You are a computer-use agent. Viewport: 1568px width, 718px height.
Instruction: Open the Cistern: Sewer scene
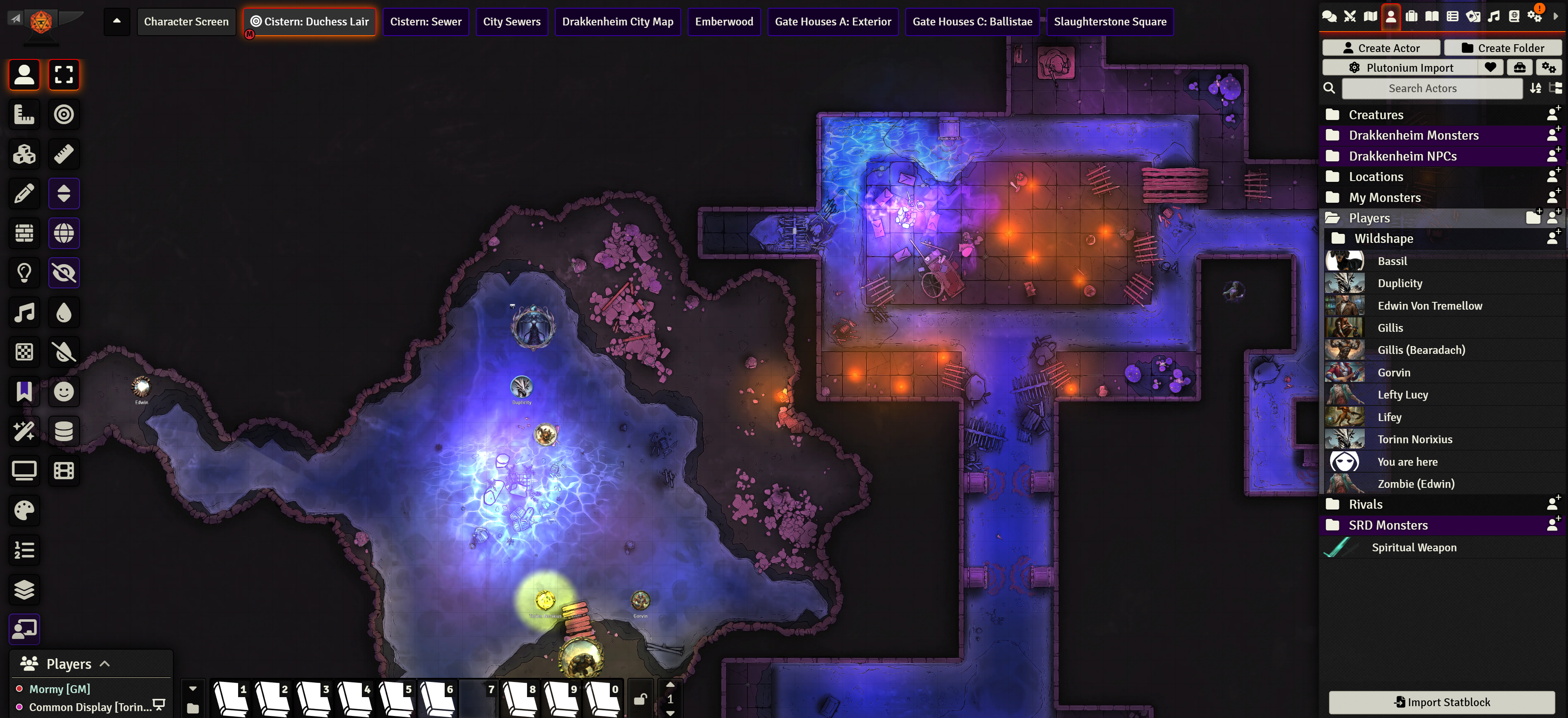pos(425,22)
